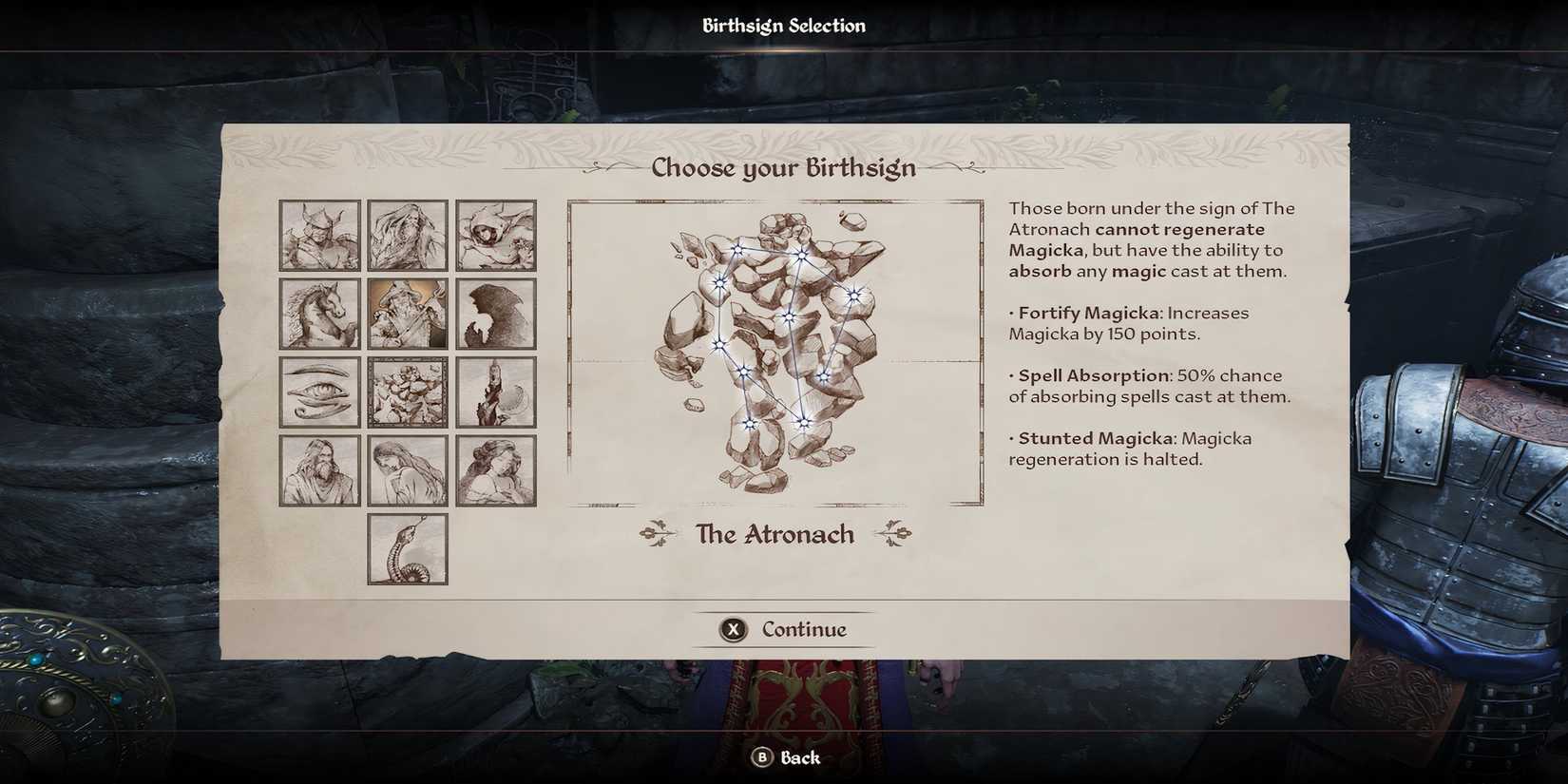1568x784 pixels.
Task: Select the Thief birthsign icon
Action: pyautogui.click(x=496, y=235)
